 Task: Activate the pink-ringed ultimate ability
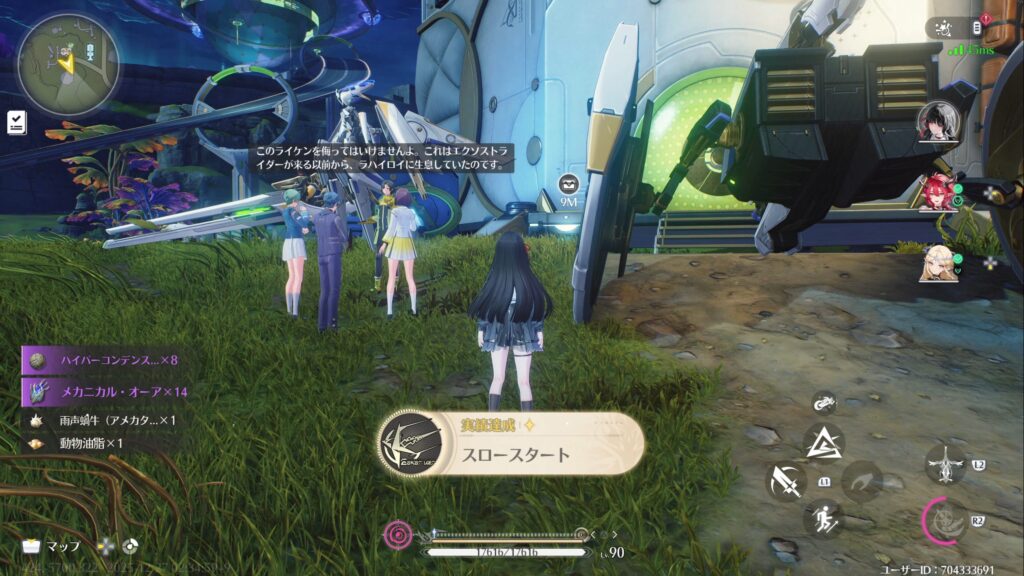tap(943, 520)
